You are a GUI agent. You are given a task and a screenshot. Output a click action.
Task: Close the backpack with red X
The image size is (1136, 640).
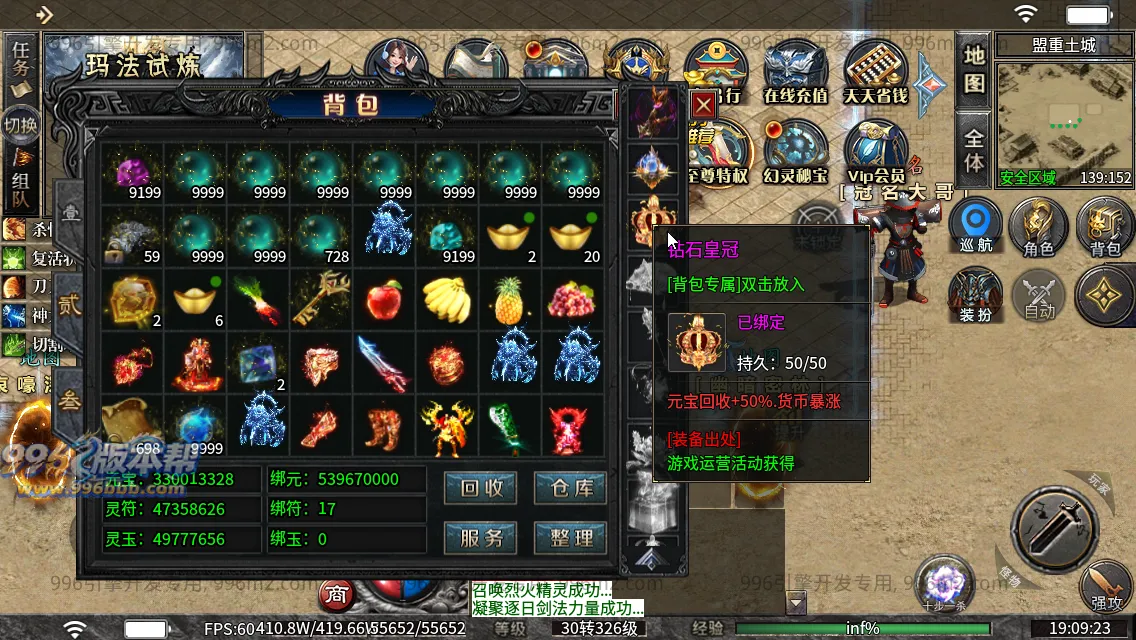point(704,104)
